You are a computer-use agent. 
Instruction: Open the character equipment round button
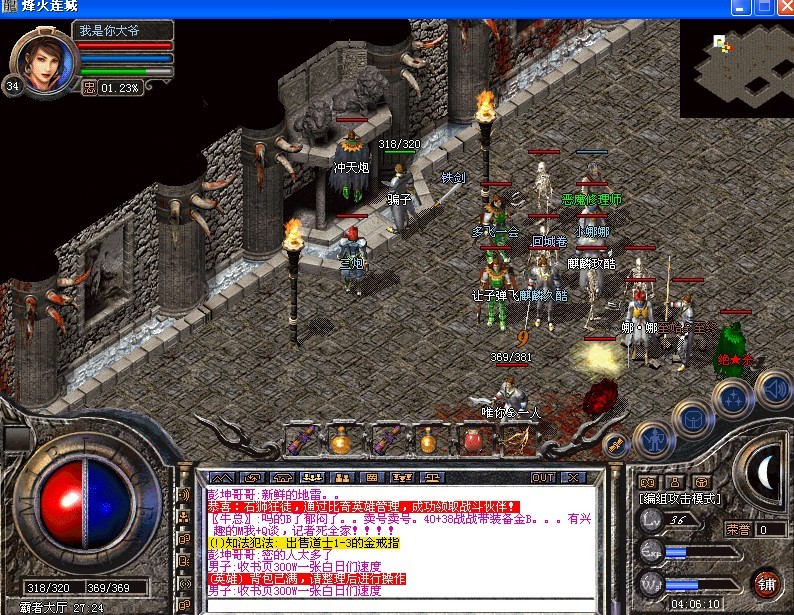[x=654, y=439]
